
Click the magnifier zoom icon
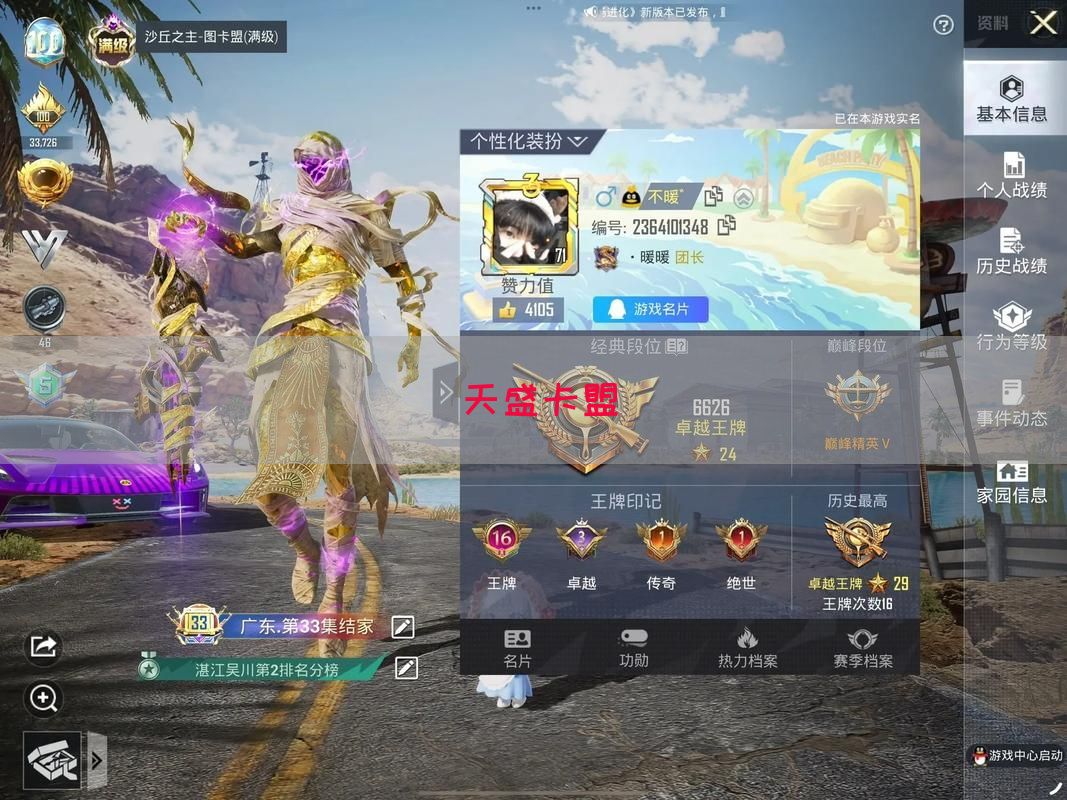click(43, 698)
